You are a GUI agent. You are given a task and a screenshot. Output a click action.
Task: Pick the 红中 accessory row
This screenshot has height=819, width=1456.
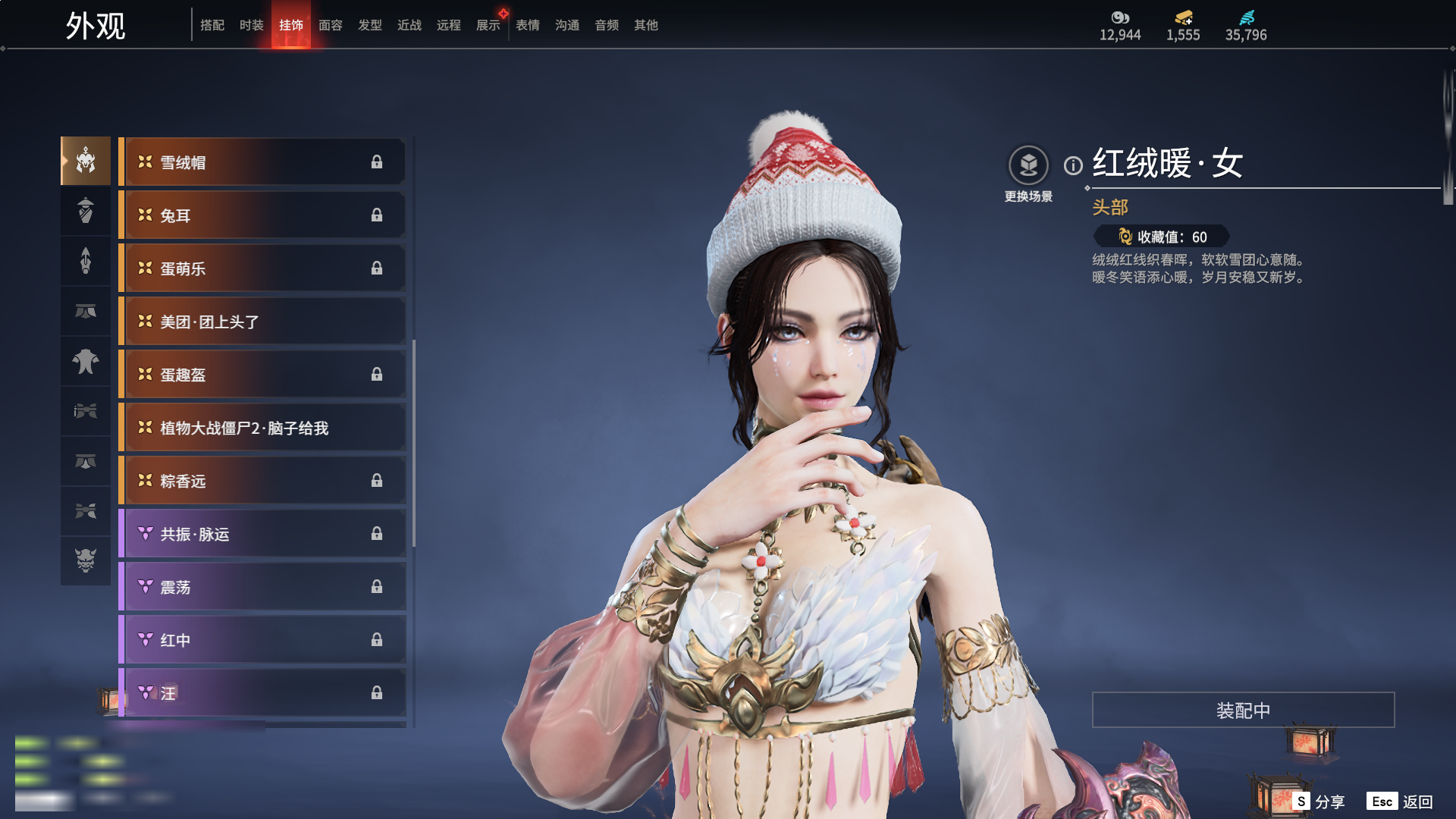pyautogui.click(x=262, y=640)
